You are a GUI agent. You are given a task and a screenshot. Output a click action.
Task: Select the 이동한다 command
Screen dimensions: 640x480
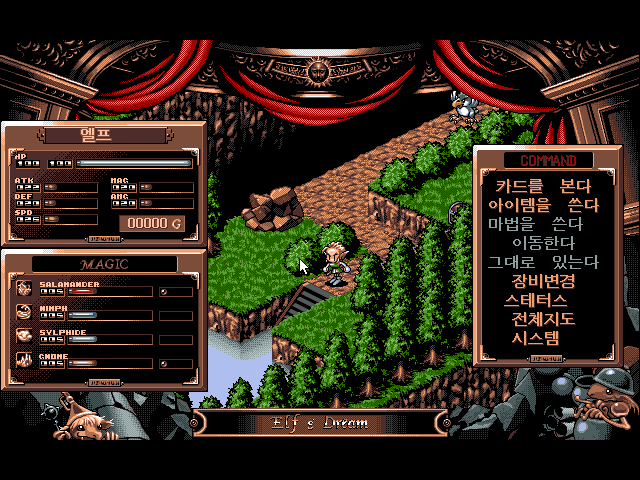543,243
